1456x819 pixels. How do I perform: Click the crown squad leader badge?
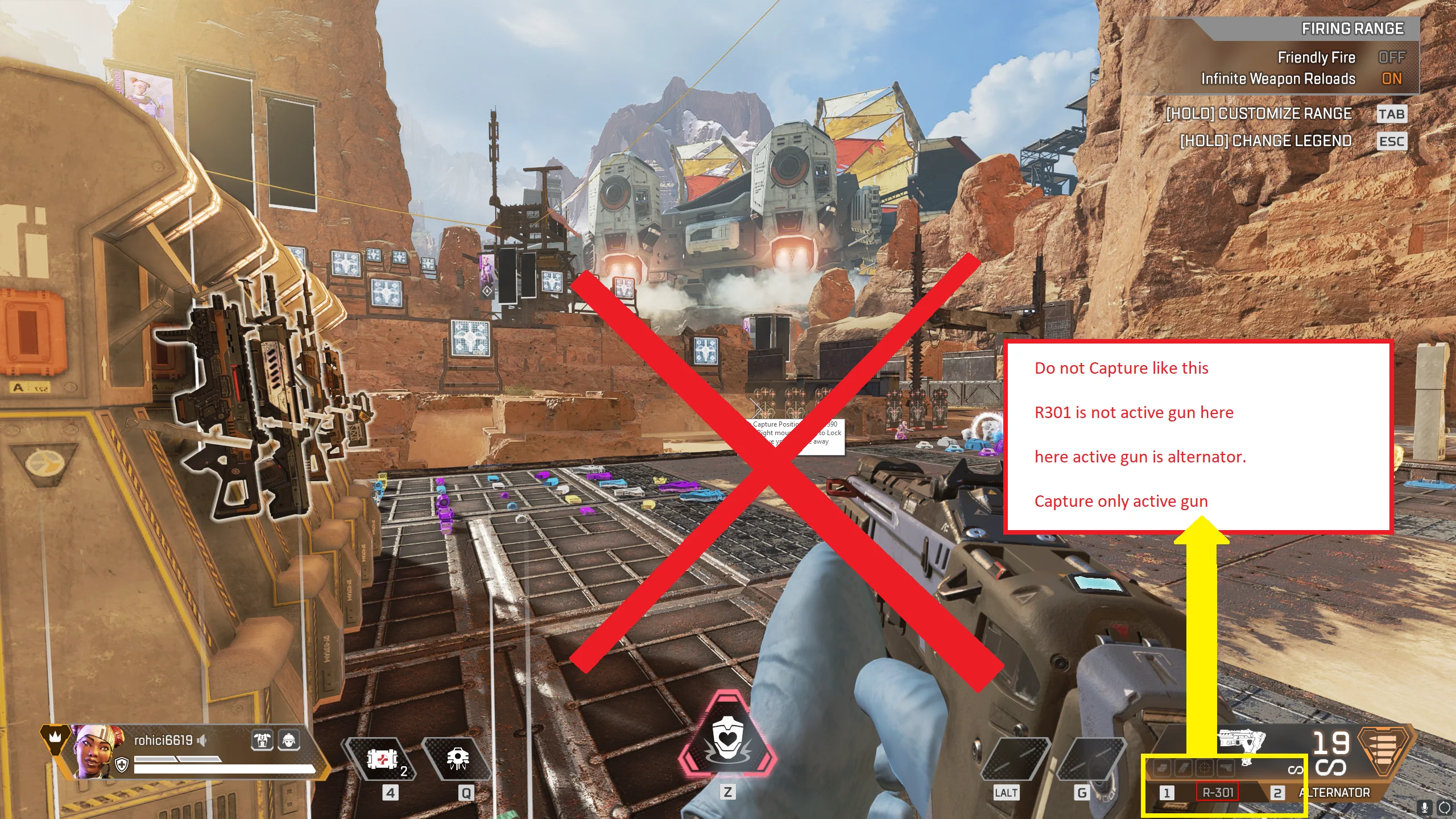point(55,738)
